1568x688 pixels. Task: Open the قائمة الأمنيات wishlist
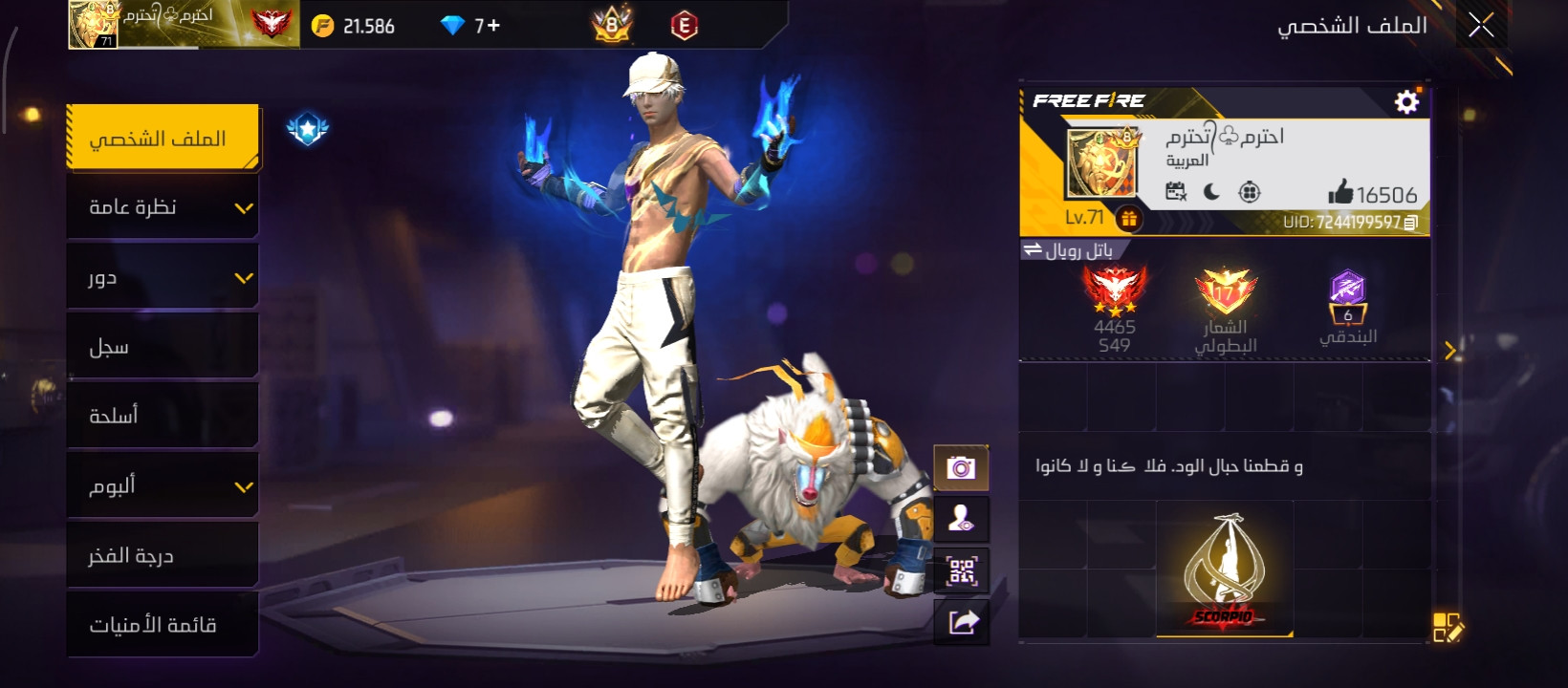click(x=163, y=625)
